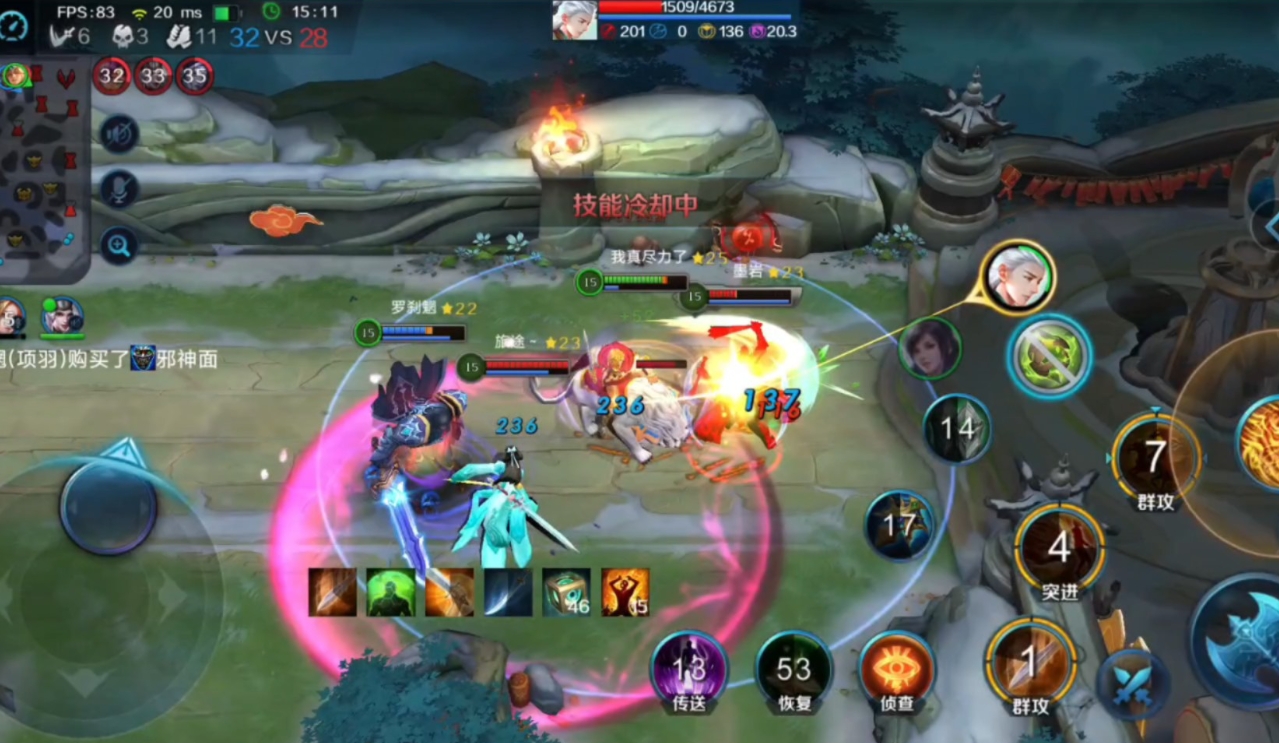Target the white-haired enemy hero portrait

click(x=1018, y=277)
